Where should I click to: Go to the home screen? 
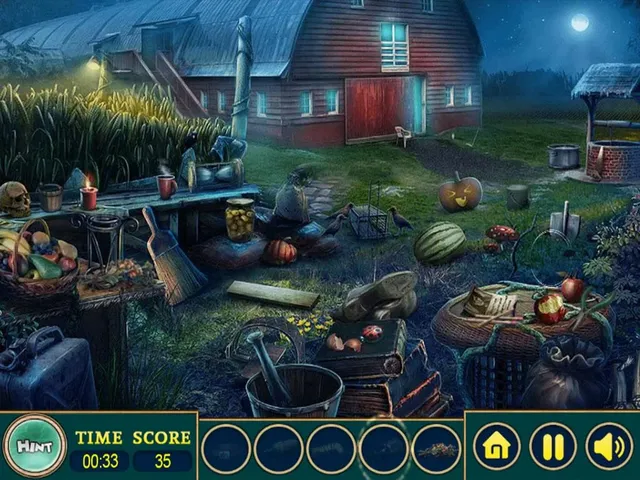[x=496, y=446]
